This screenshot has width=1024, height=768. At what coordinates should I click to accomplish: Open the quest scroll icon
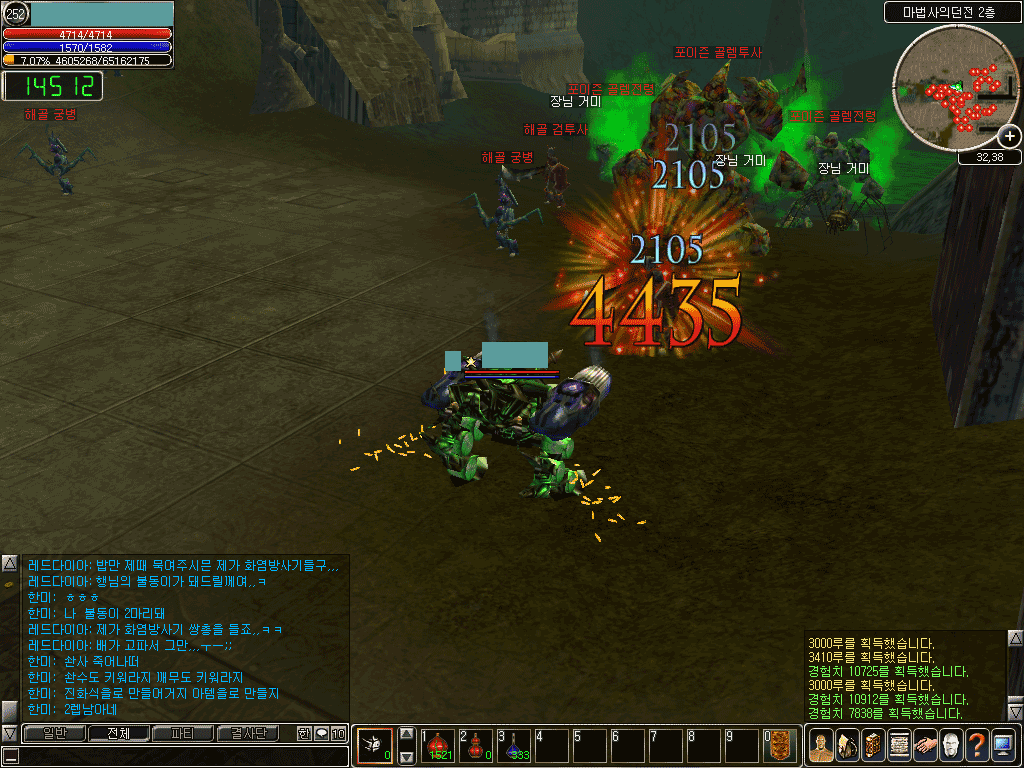(x=898, y=745)
